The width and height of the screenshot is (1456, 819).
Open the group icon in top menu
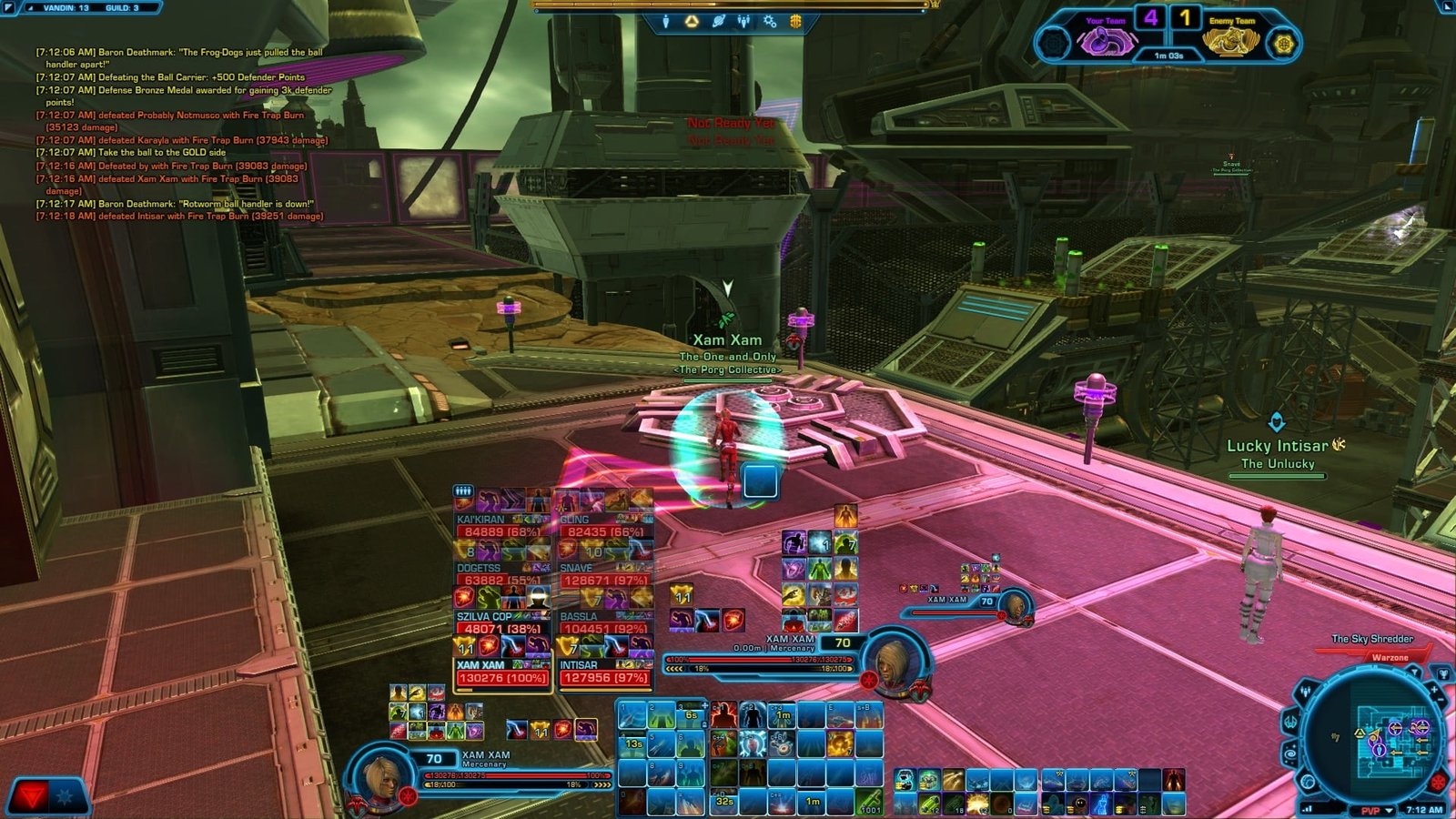click(743, 21)
